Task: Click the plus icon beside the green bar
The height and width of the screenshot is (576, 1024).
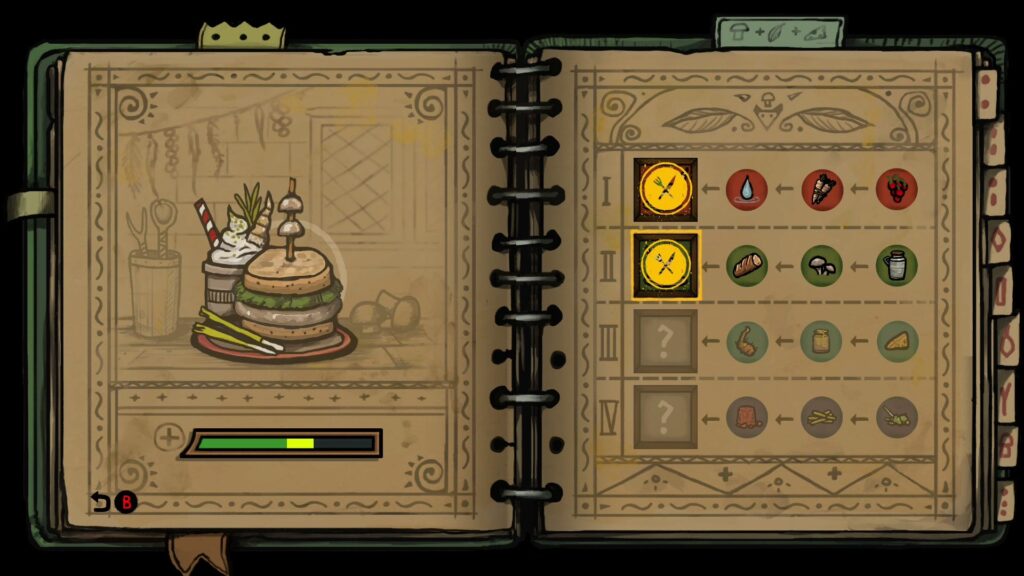Action: (169, 438)
